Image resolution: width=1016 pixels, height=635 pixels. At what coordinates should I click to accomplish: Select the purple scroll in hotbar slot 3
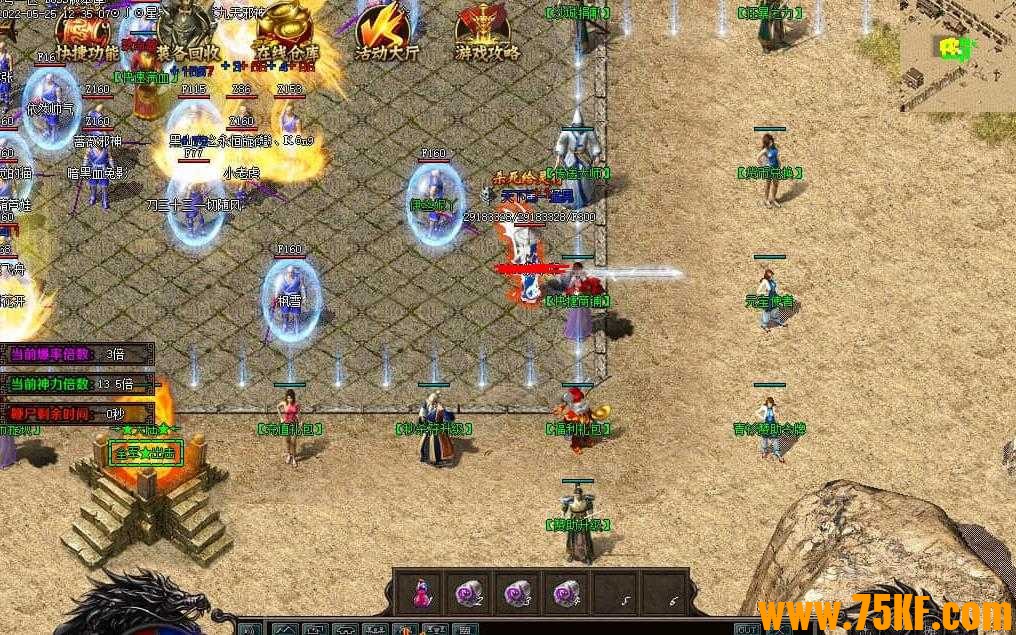517,593
